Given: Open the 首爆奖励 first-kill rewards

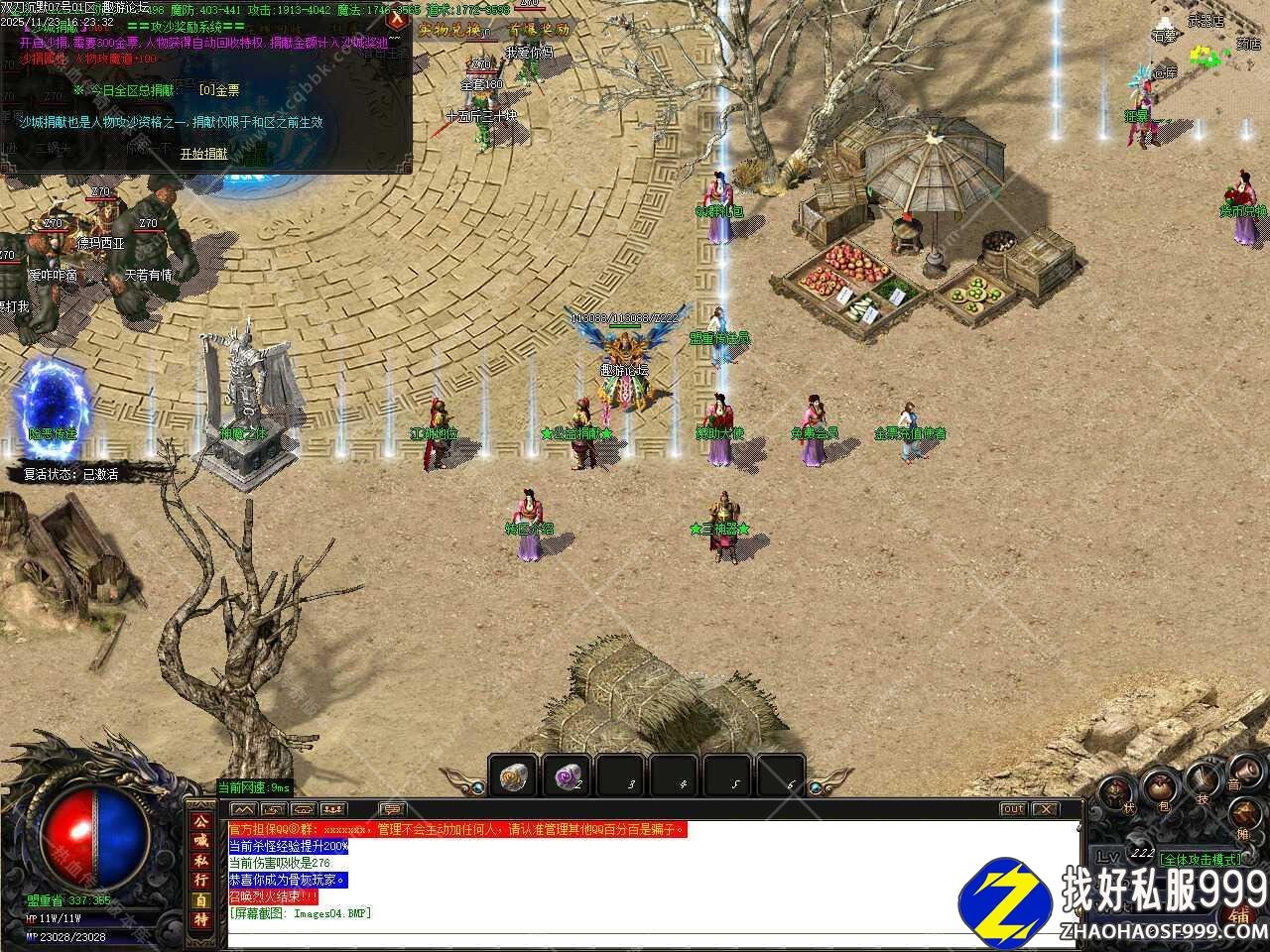Looking at the screenshot, I should click(x=539, y=30).
